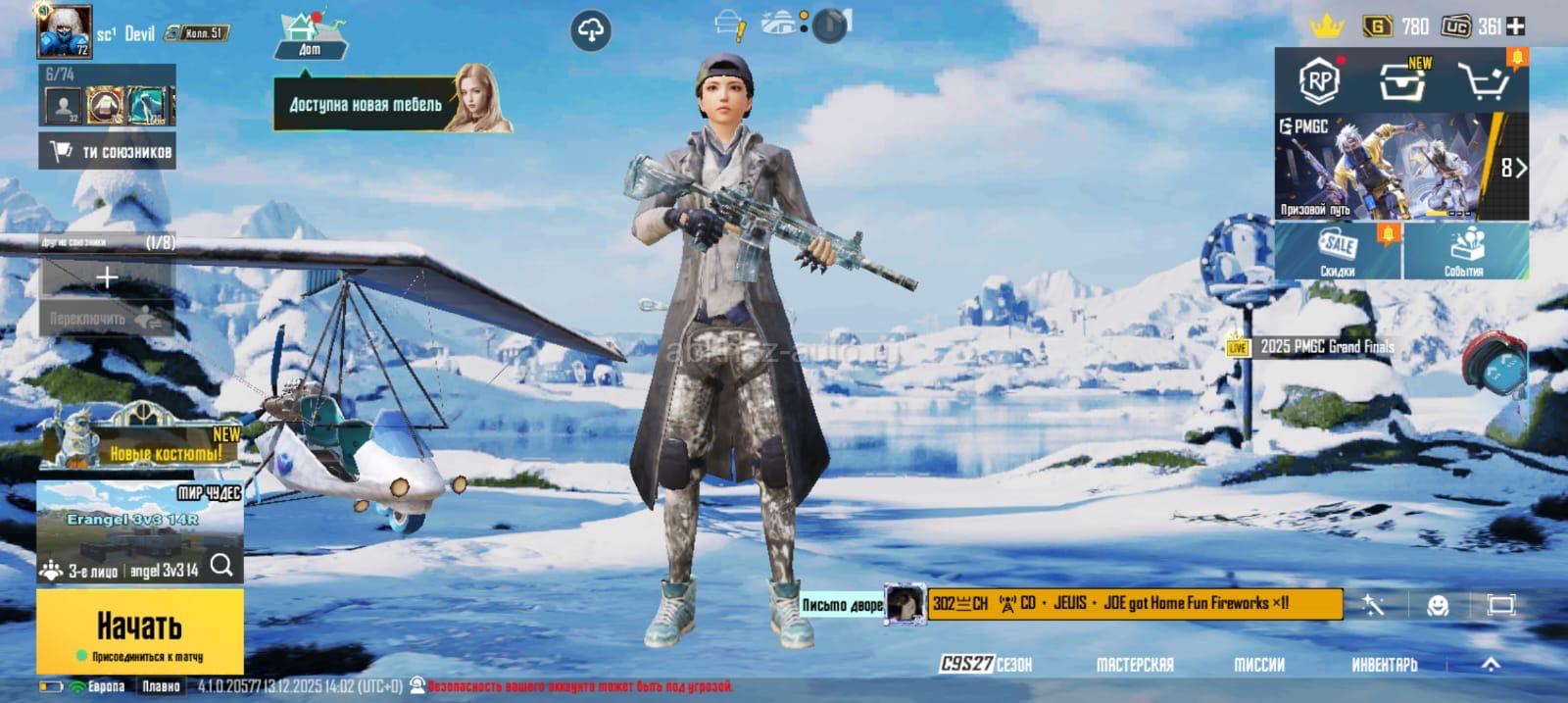Image resolution: width=1568 pixels, height=703 pixels.
Task: Open the C9S27 Сезон tab
Action: [x=986, y=664]
